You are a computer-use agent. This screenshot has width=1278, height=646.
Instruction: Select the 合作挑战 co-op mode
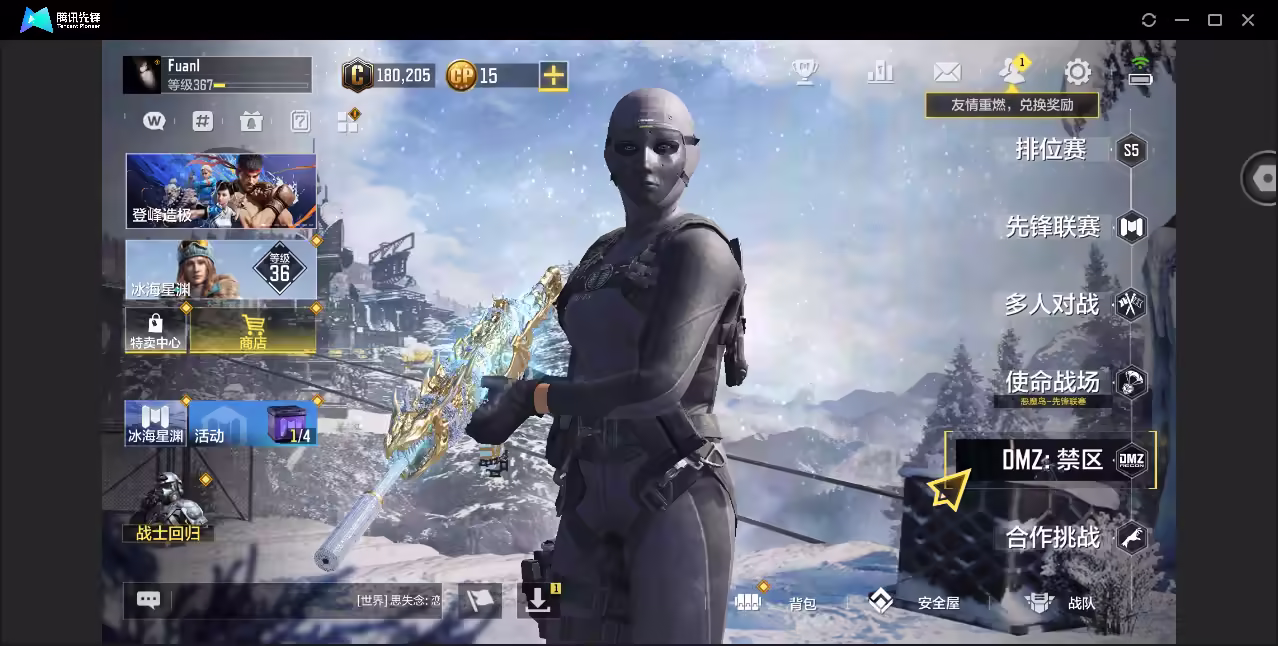point(1053,538)
